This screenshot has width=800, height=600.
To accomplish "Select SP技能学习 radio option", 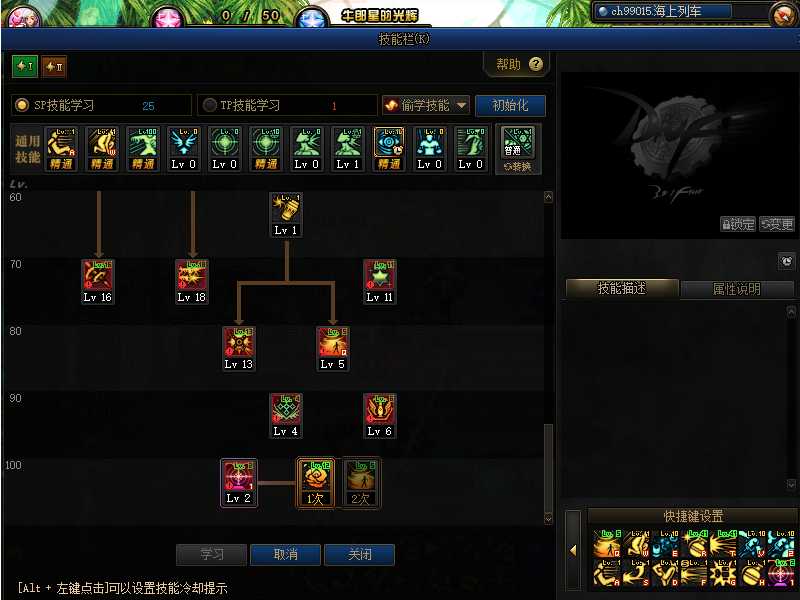I will [22, 105].
